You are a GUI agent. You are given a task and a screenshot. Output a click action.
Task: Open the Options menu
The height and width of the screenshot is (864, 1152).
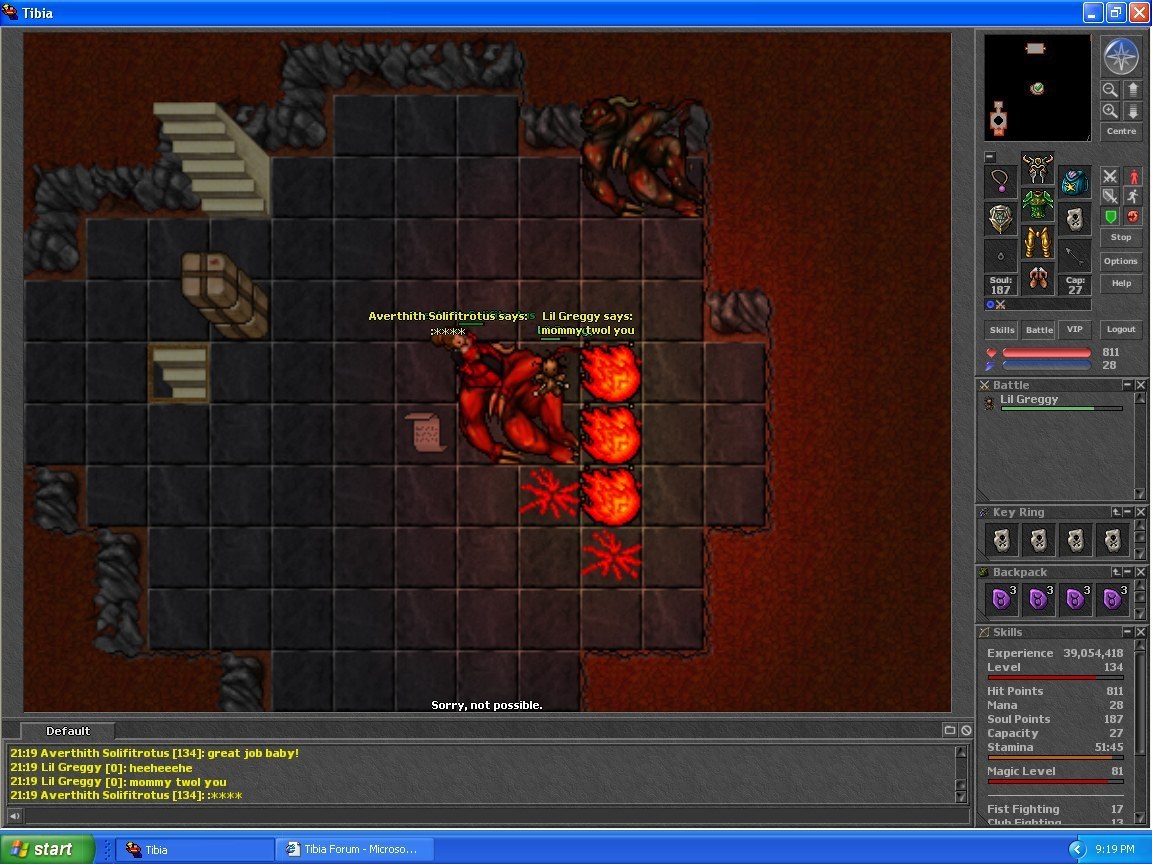tap(1120, 261)
